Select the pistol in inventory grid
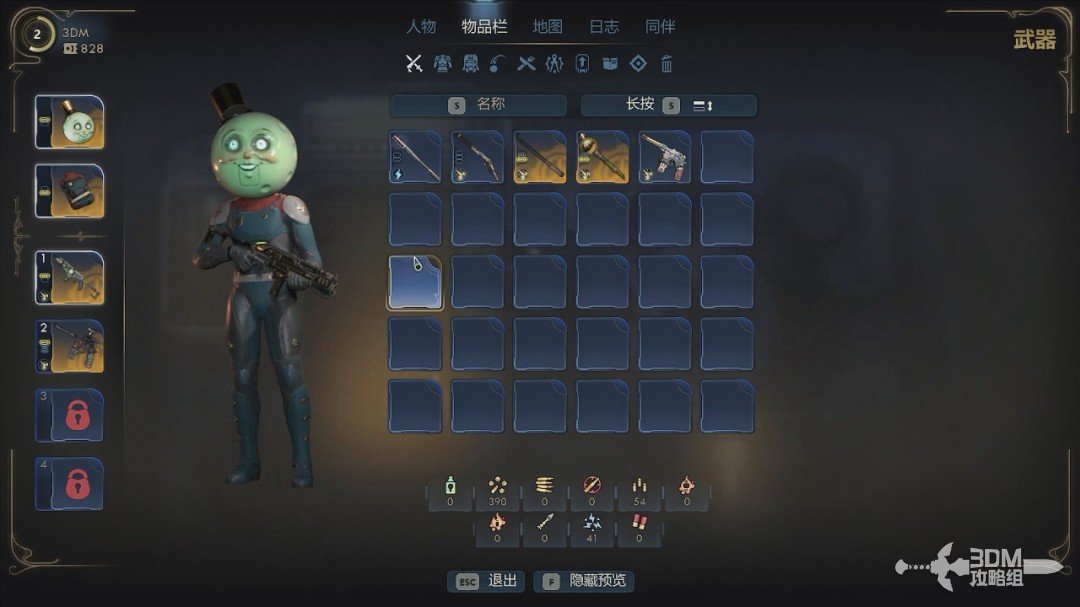Image resolution: width=1080 pixels, height=607 pixels. pos(665,157)
